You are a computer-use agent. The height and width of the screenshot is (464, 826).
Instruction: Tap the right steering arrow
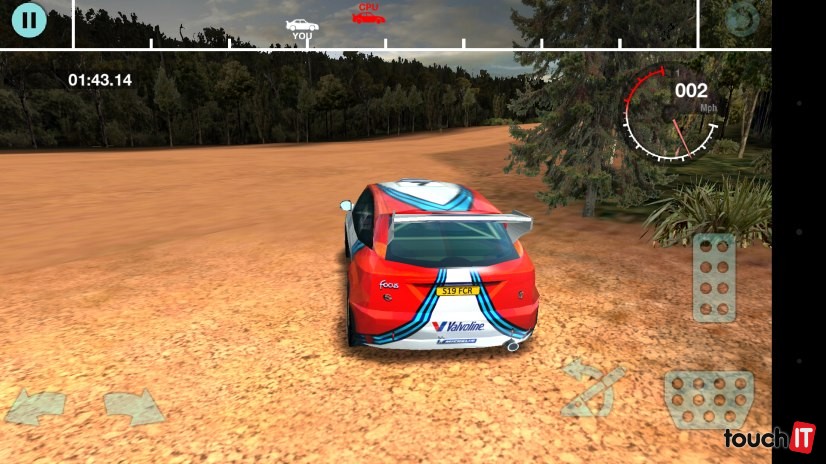click(133, 407)
